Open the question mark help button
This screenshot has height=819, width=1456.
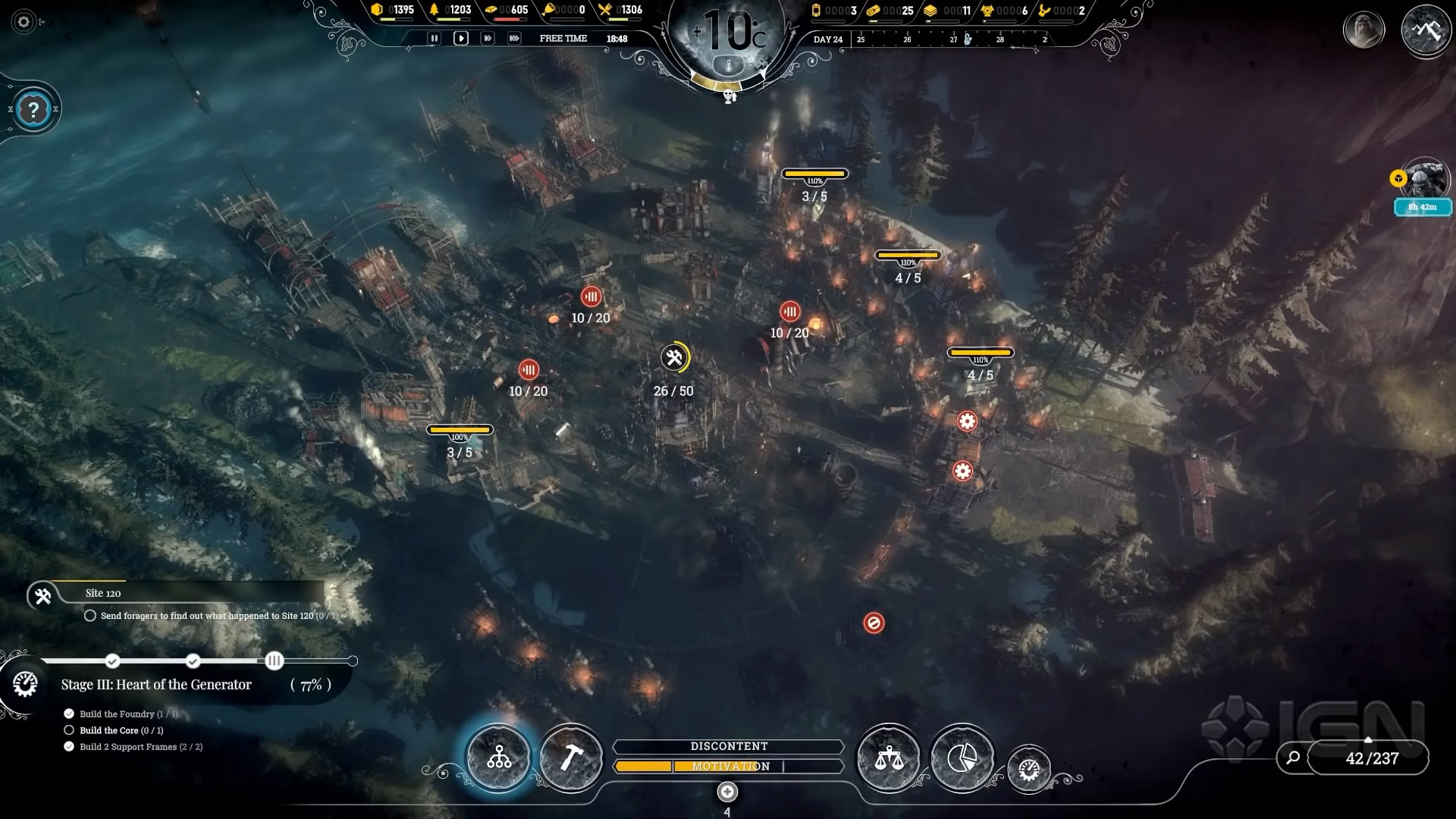(33, 110)
